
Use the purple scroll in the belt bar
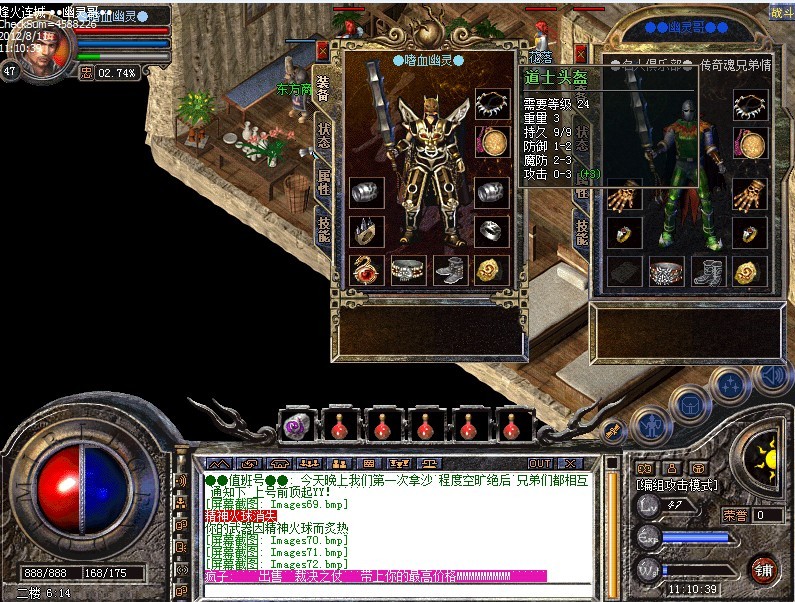pos(298,425)
